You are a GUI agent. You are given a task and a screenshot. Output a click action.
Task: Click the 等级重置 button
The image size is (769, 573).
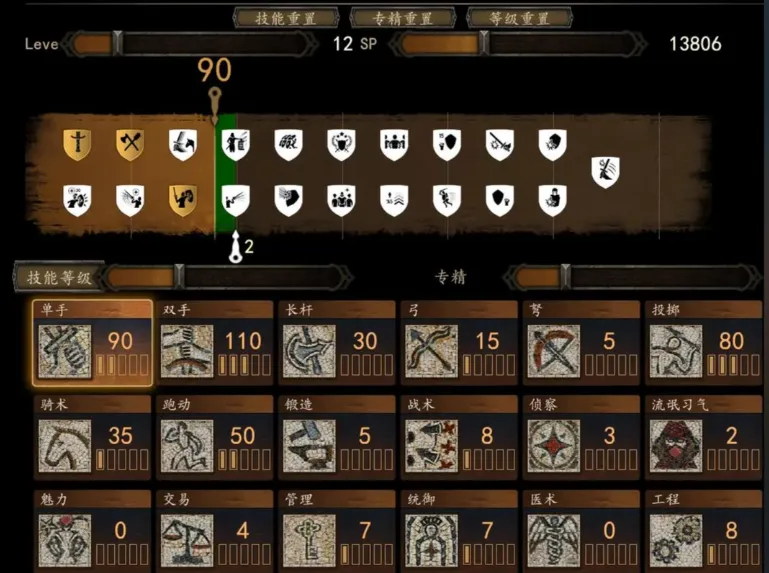tap(520, 18)
